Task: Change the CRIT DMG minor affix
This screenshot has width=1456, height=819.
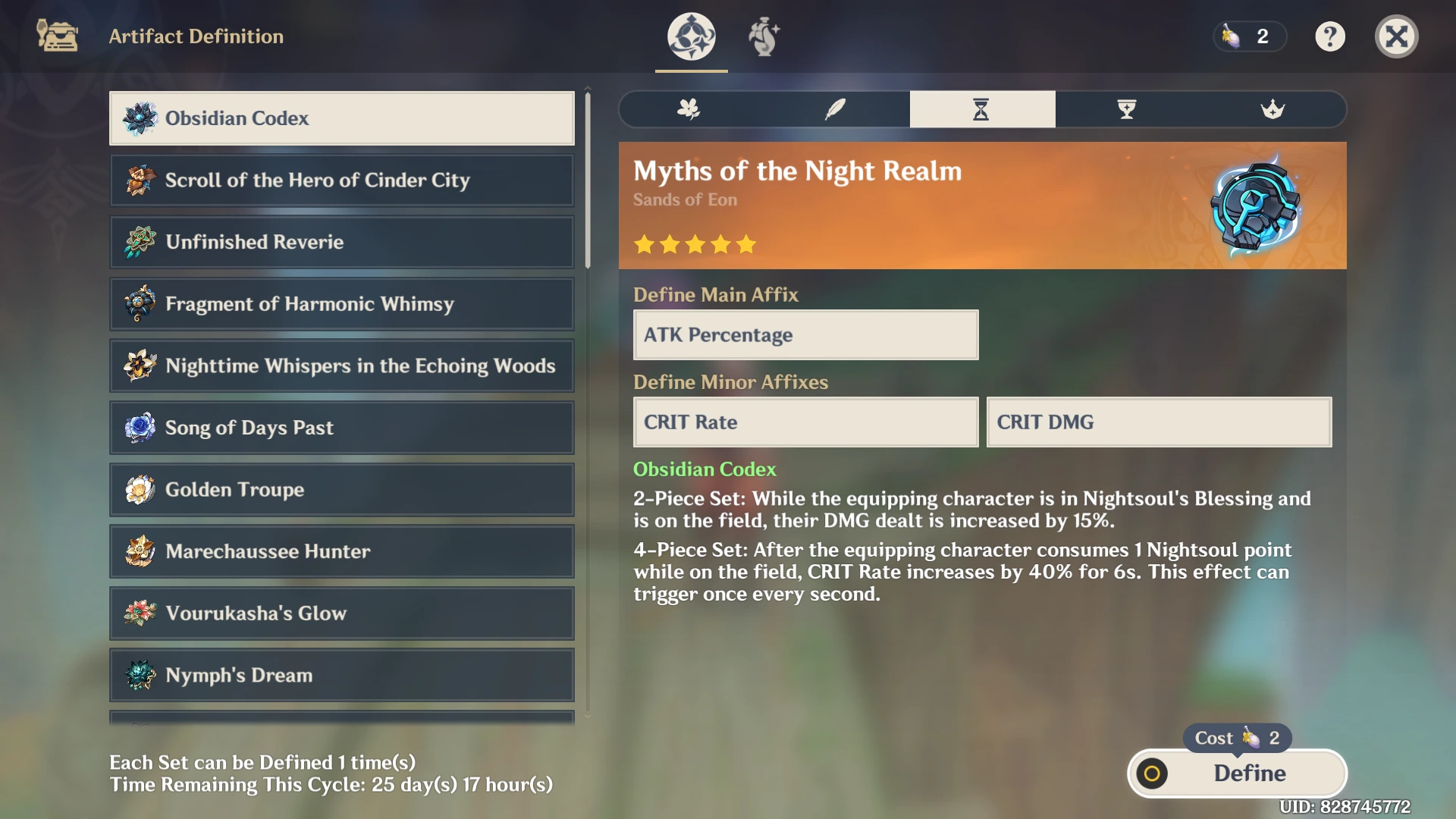Action: [x=1158, y=422]
